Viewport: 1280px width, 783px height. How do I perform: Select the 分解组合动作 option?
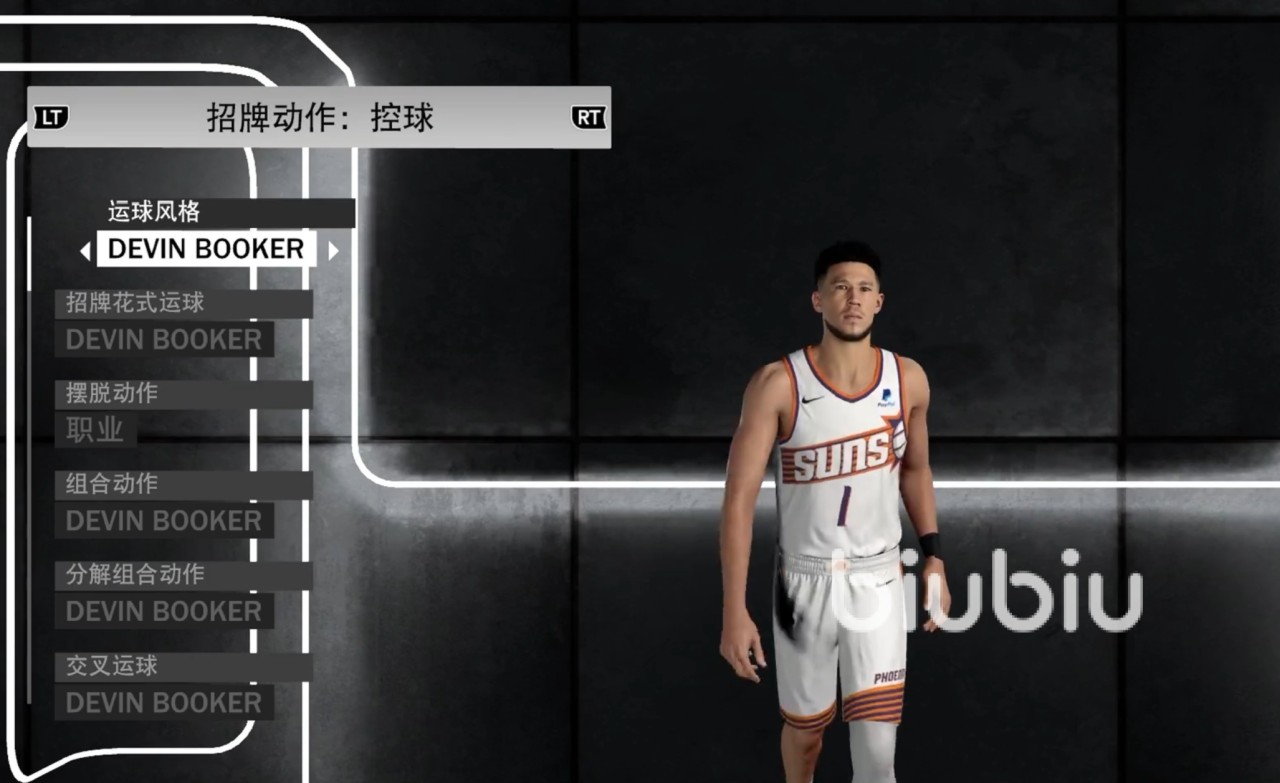tap(136, 575)
